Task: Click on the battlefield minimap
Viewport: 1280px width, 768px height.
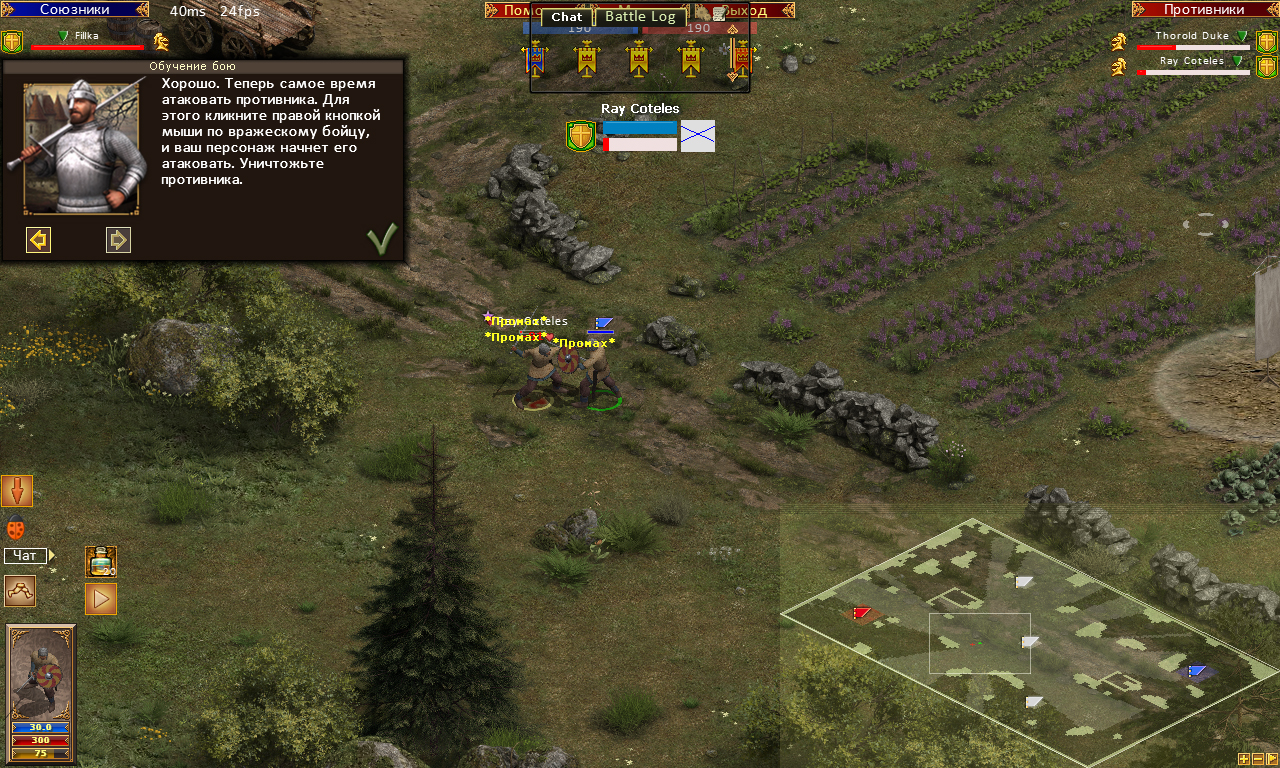Action: coord(1030,640)
